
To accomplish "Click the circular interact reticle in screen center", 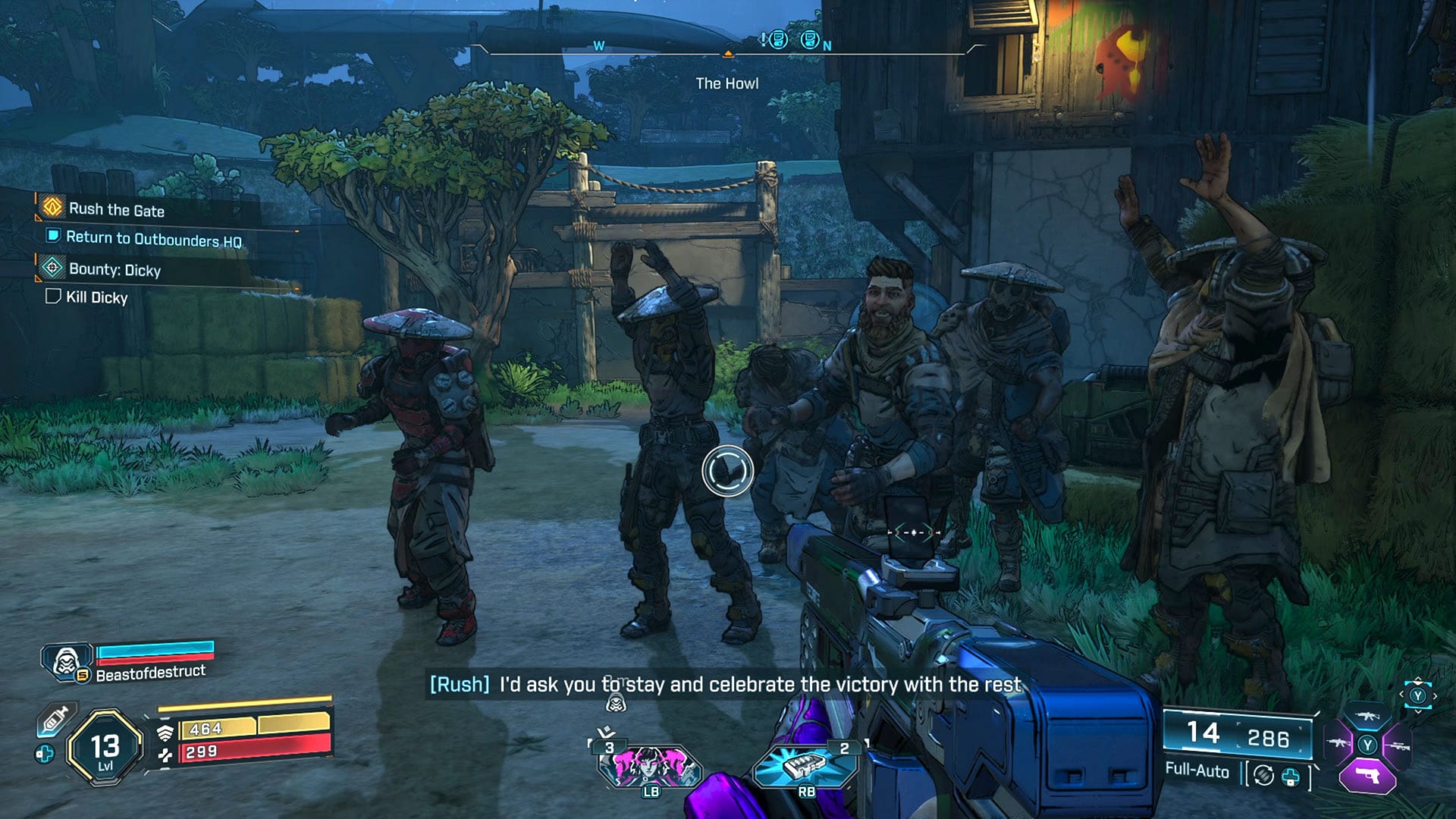I will [728, 470].
